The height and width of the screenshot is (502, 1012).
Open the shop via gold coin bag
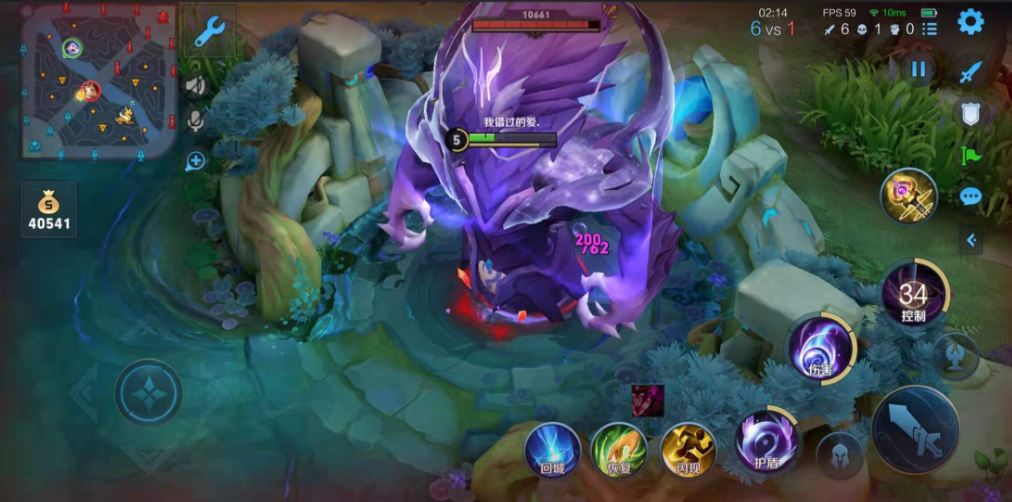click(x=49, y=210)
